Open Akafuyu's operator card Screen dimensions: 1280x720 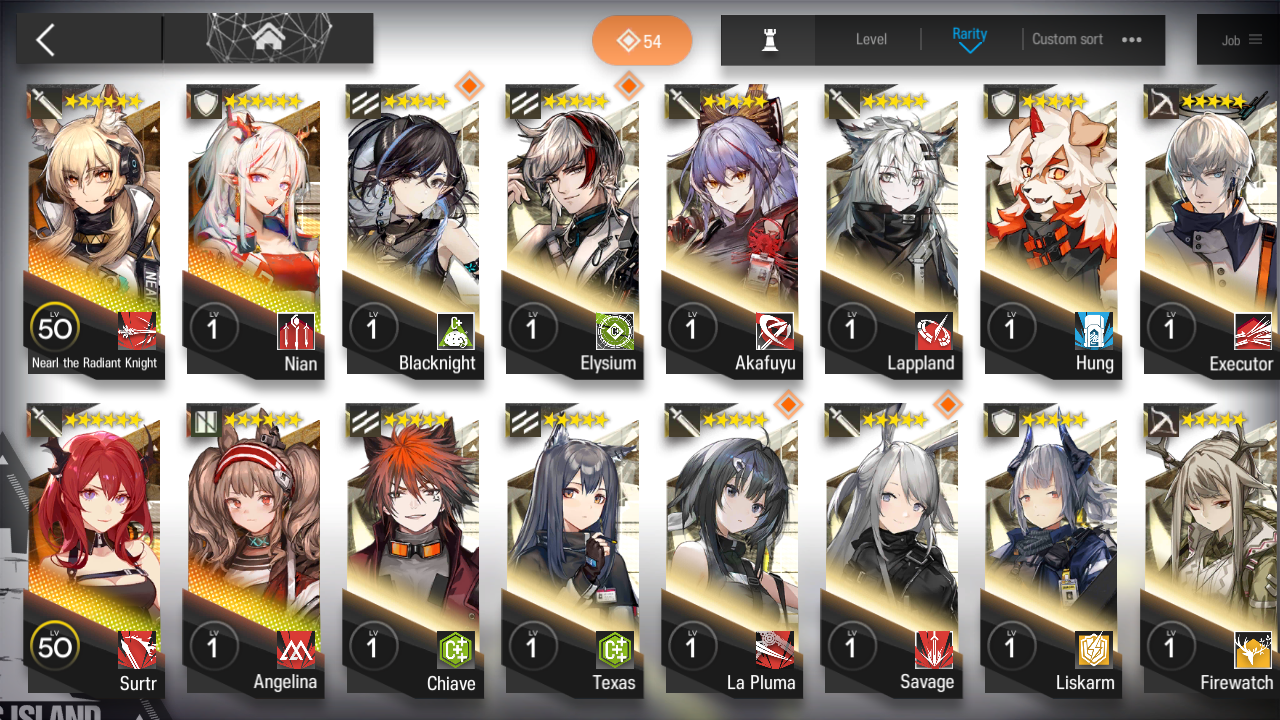(x=732, y=230)
